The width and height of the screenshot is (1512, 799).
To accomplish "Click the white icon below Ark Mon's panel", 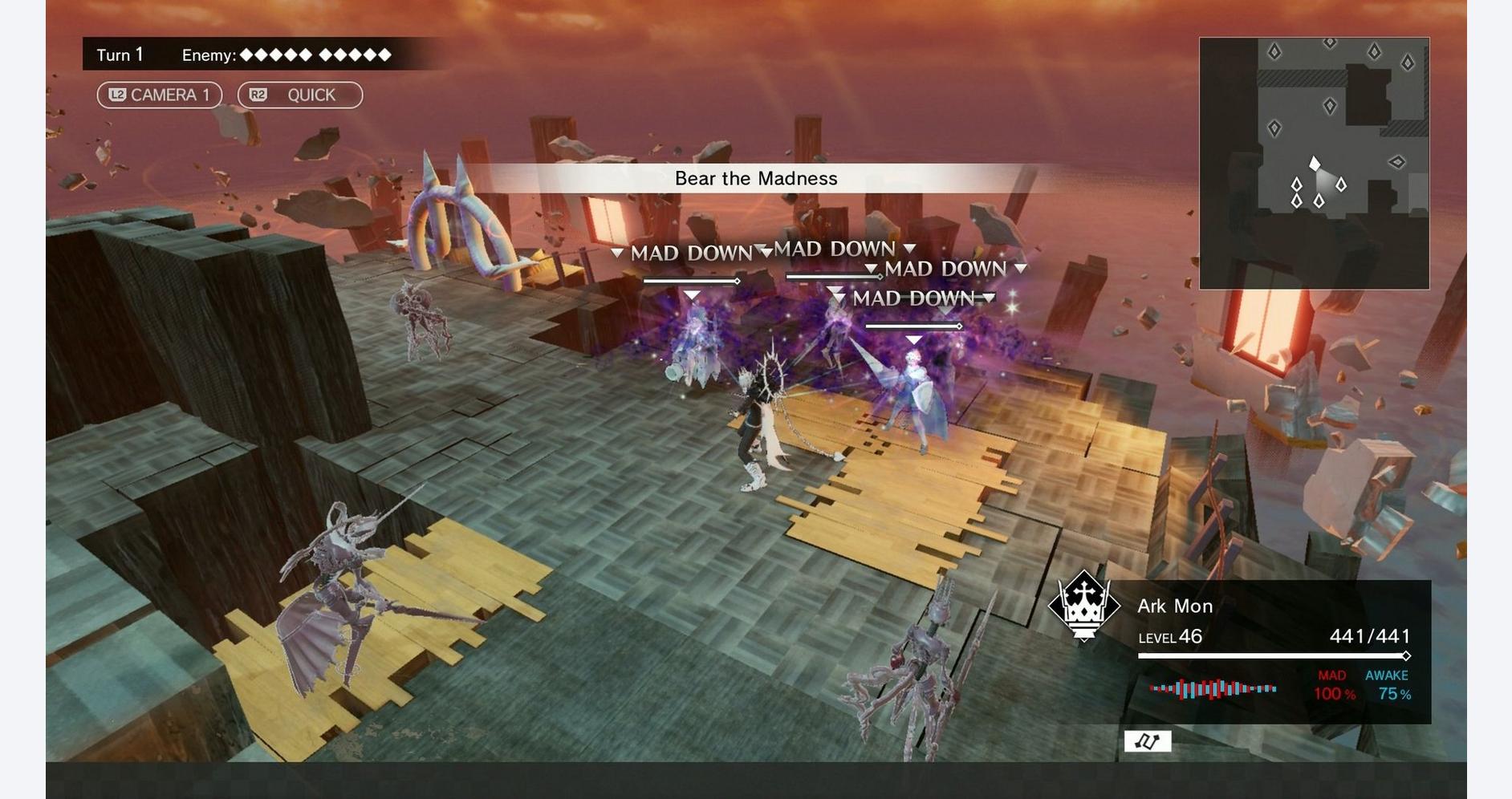I will pos(1147,741).
